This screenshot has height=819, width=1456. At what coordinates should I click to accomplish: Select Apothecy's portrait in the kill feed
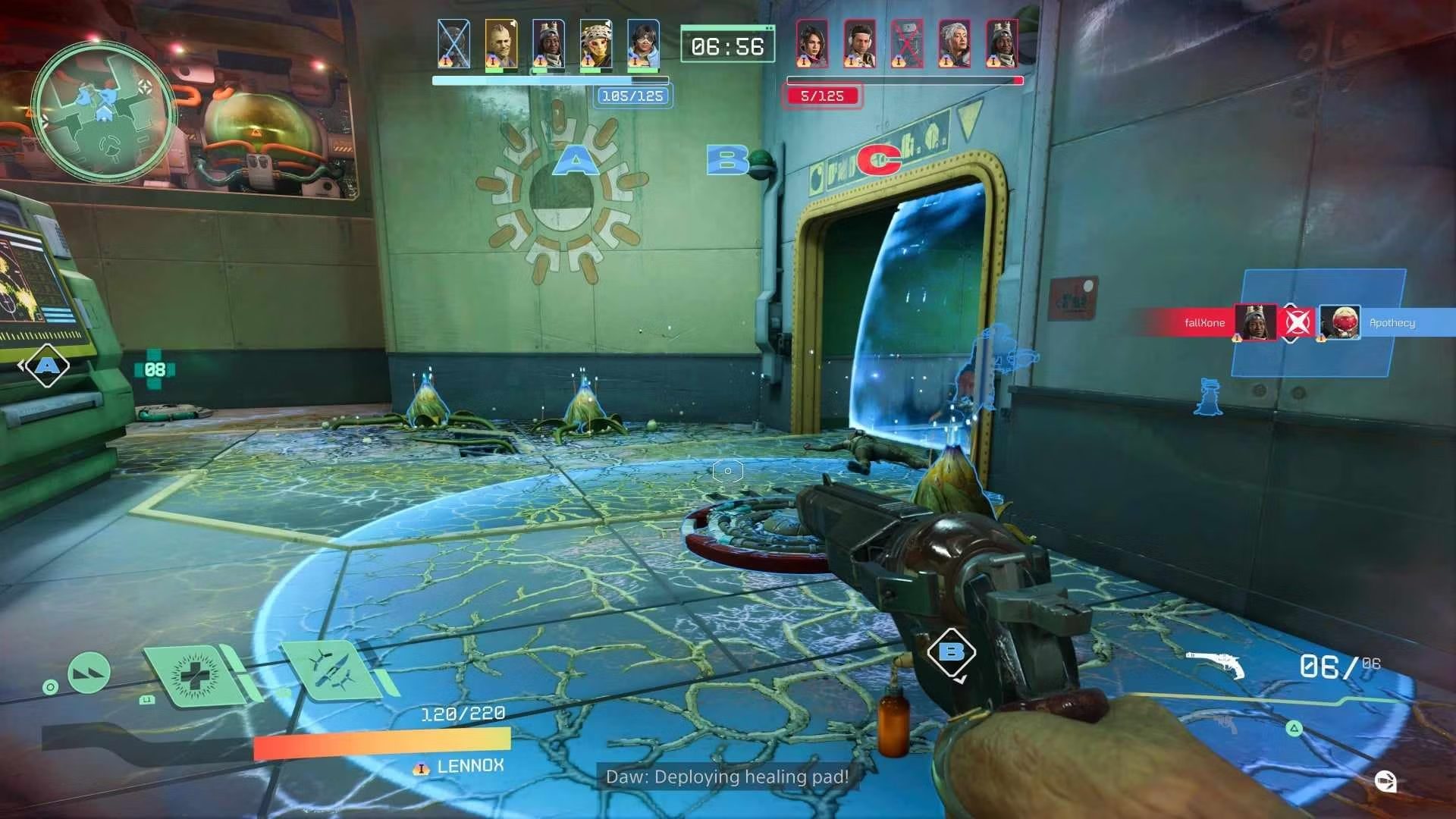[1339, 322]
